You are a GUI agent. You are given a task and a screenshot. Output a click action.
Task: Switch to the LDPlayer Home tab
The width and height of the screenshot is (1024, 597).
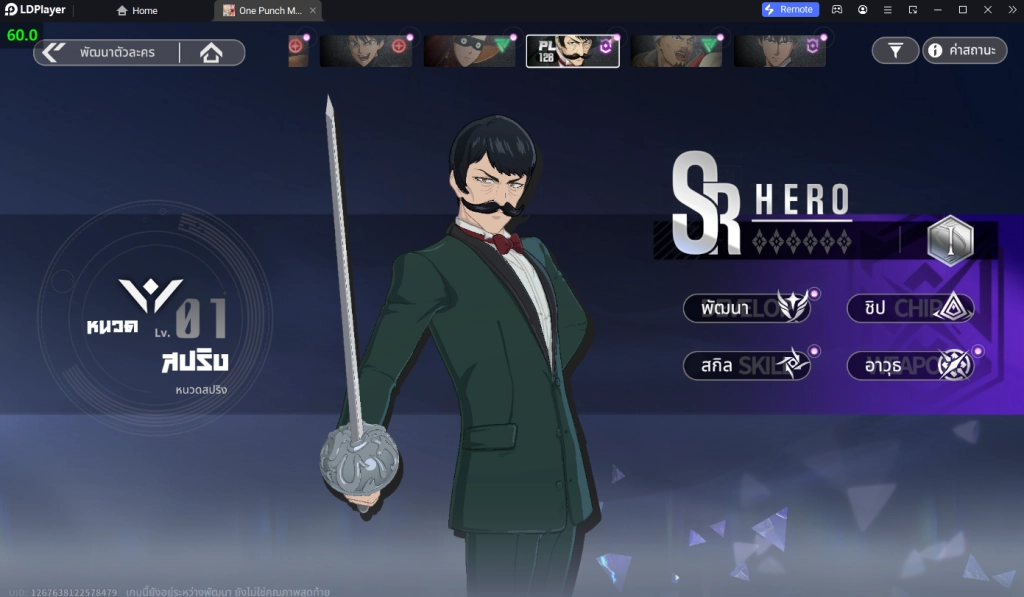click(137, 10)
